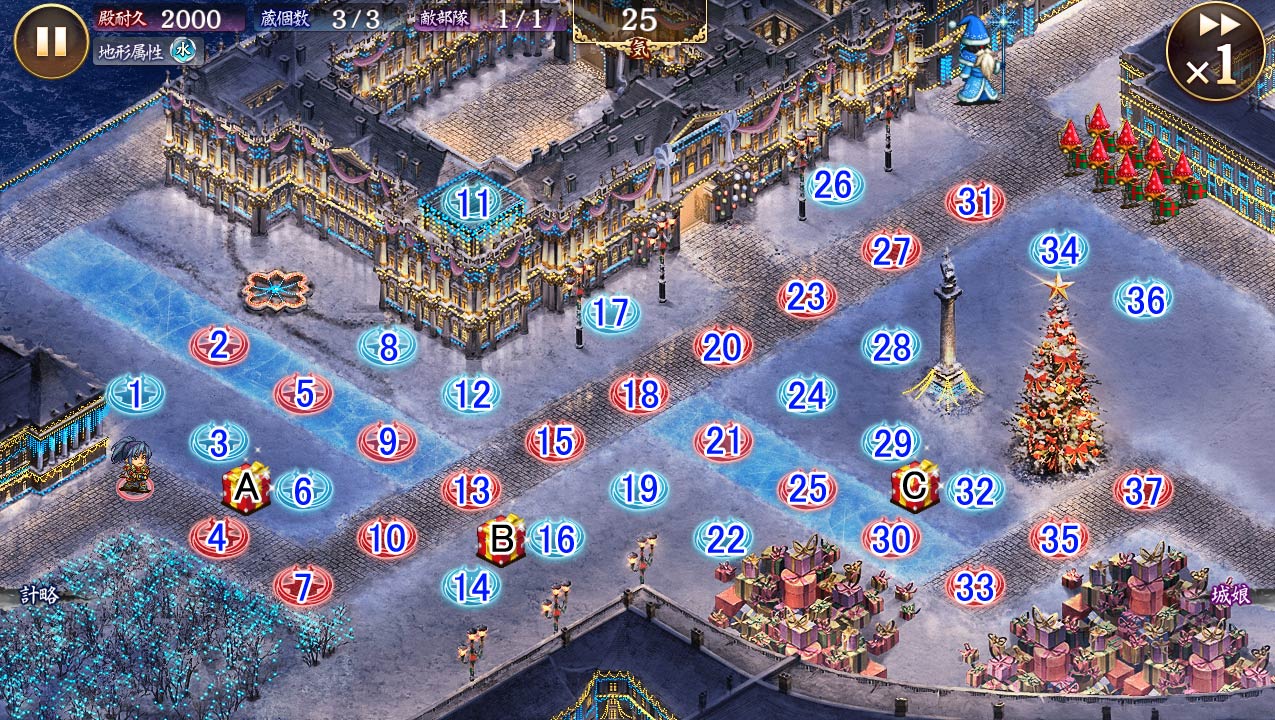Choose blue placement tile 24
Image resolution: width=1275 pixels, height=720 pixels.
[807, 395]
